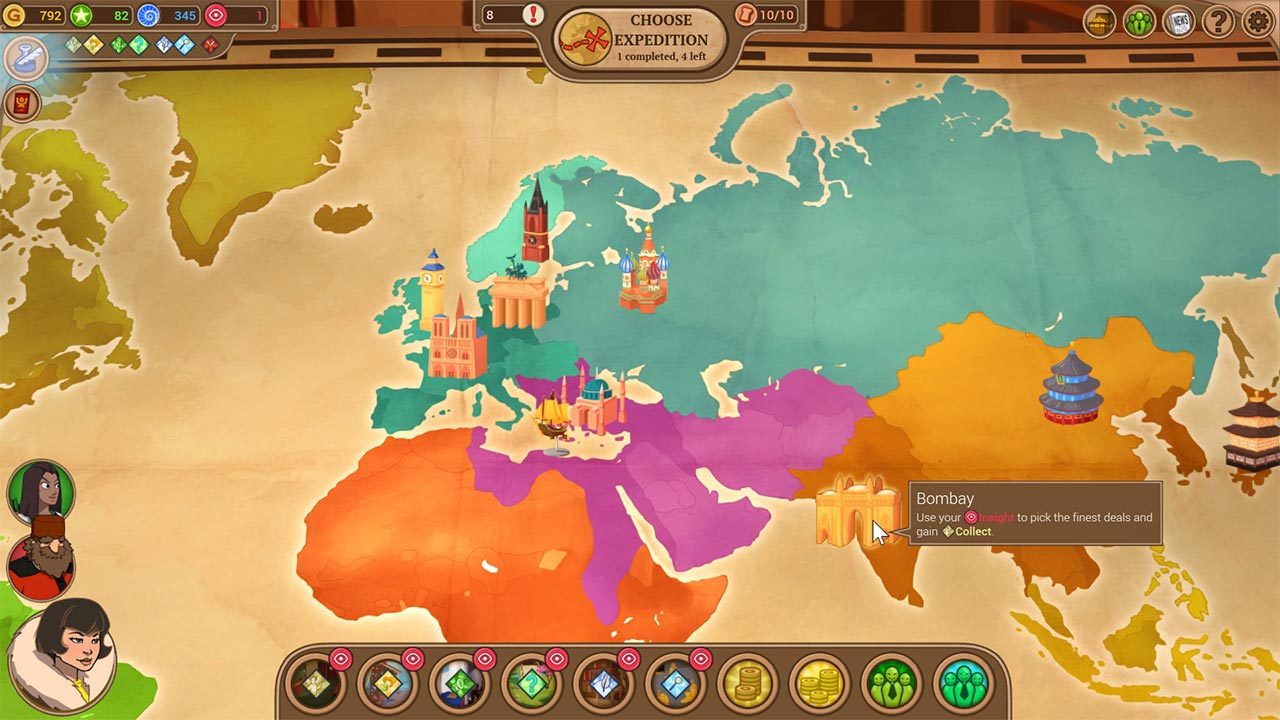Open the museum building icon
This screenshot has height=720, width=1280.
[1100, 21]
